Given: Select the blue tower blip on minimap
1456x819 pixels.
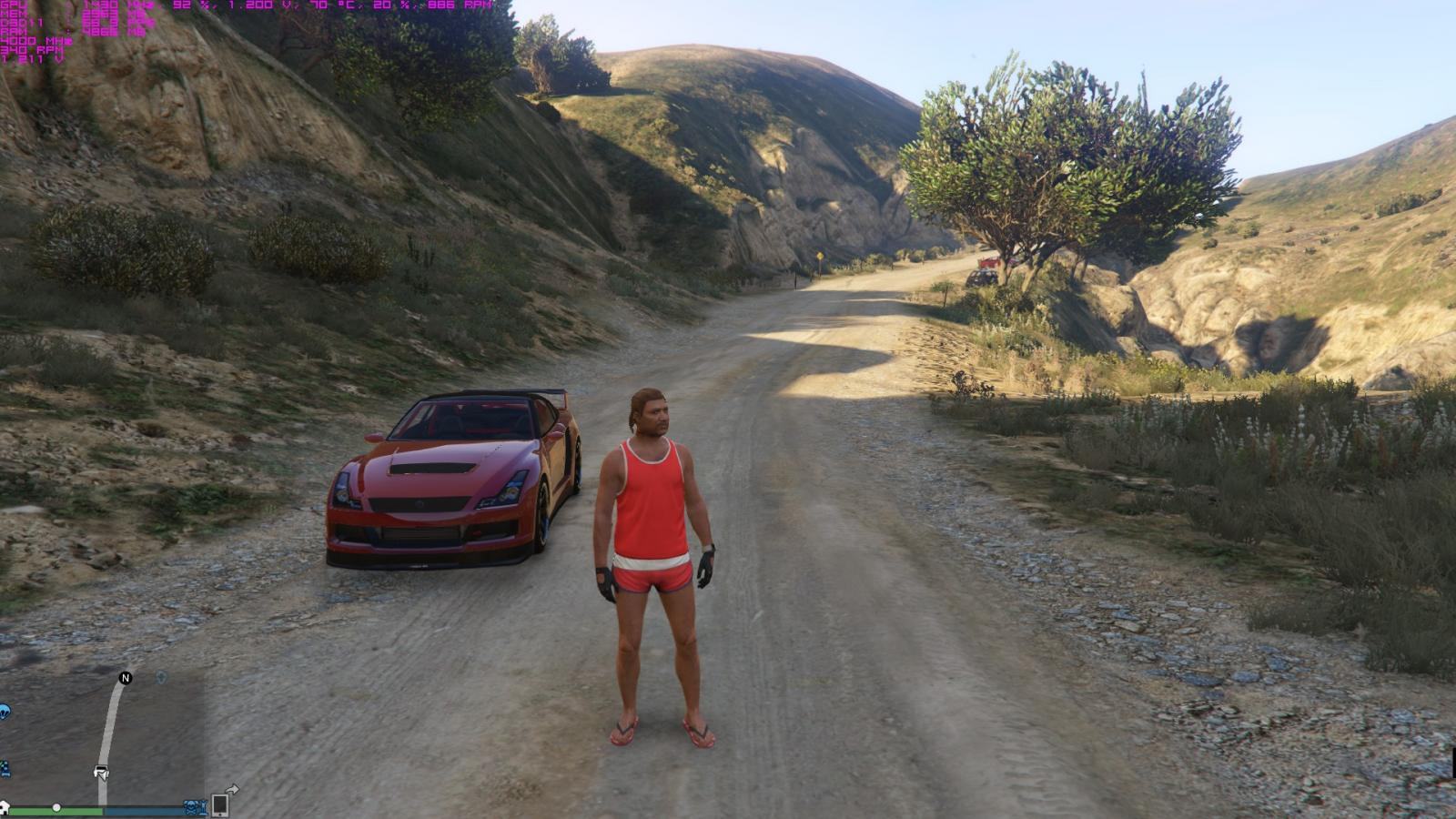Looking at the screenshot, I should pos(203,807).
